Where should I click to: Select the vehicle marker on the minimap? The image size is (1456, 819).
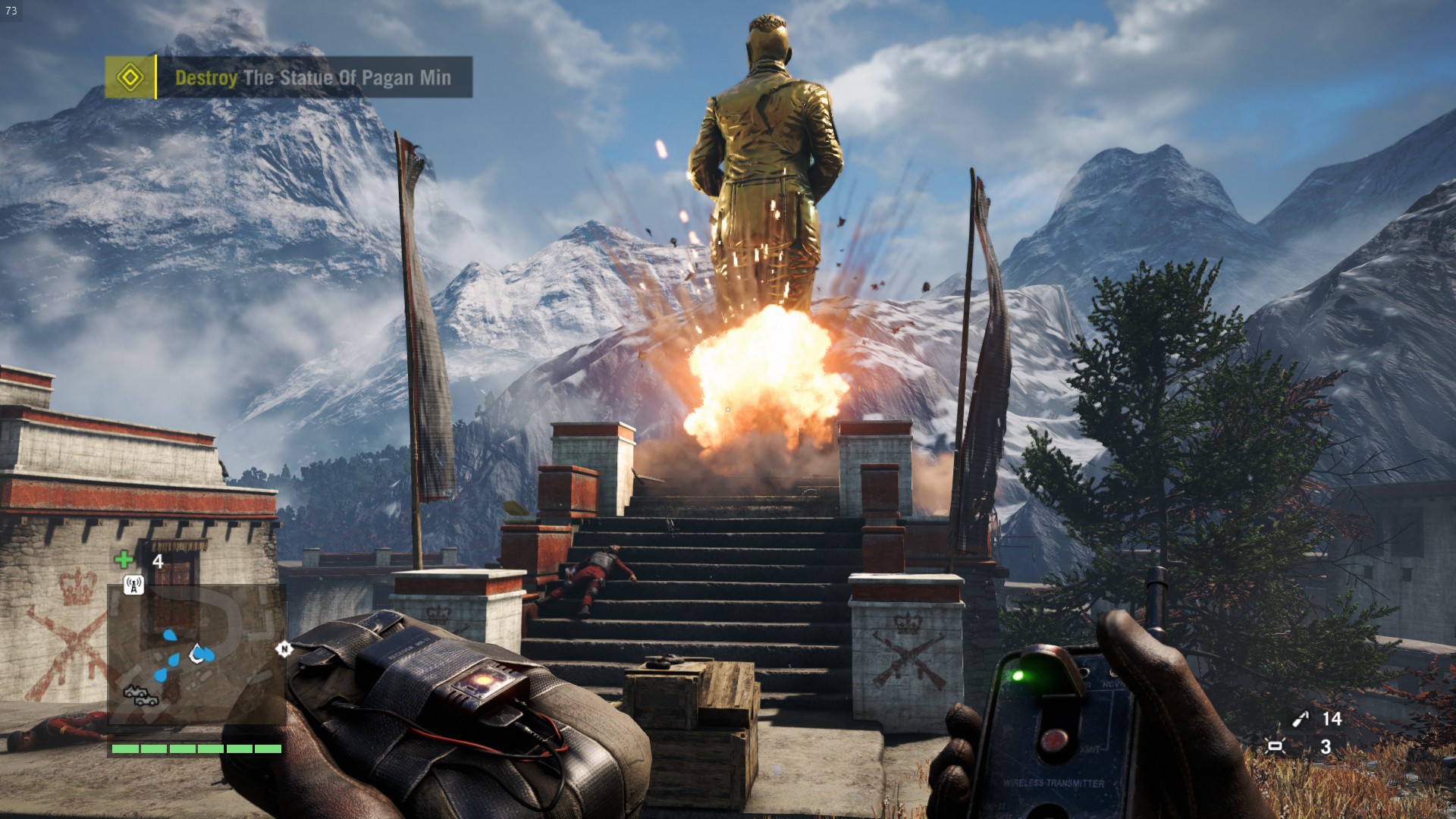141,695
